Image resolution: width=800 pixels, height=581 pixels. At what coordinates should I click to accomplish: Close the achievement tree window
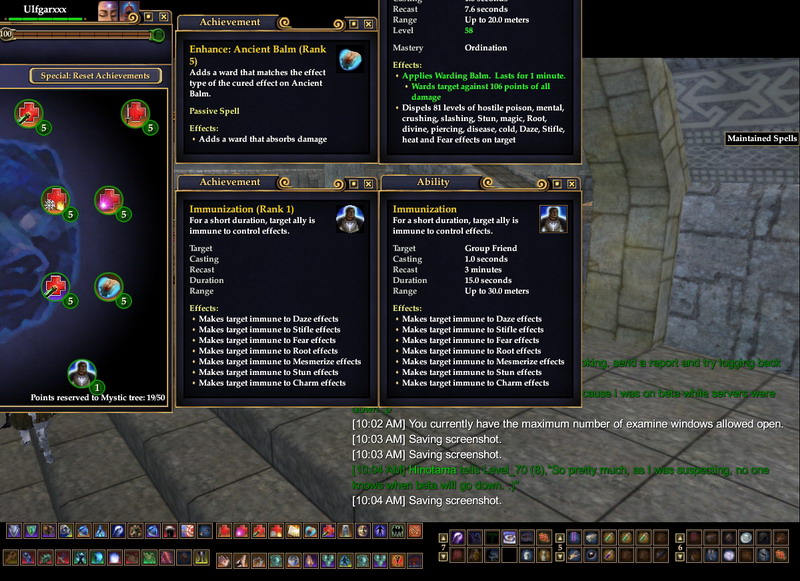[164, 17]
